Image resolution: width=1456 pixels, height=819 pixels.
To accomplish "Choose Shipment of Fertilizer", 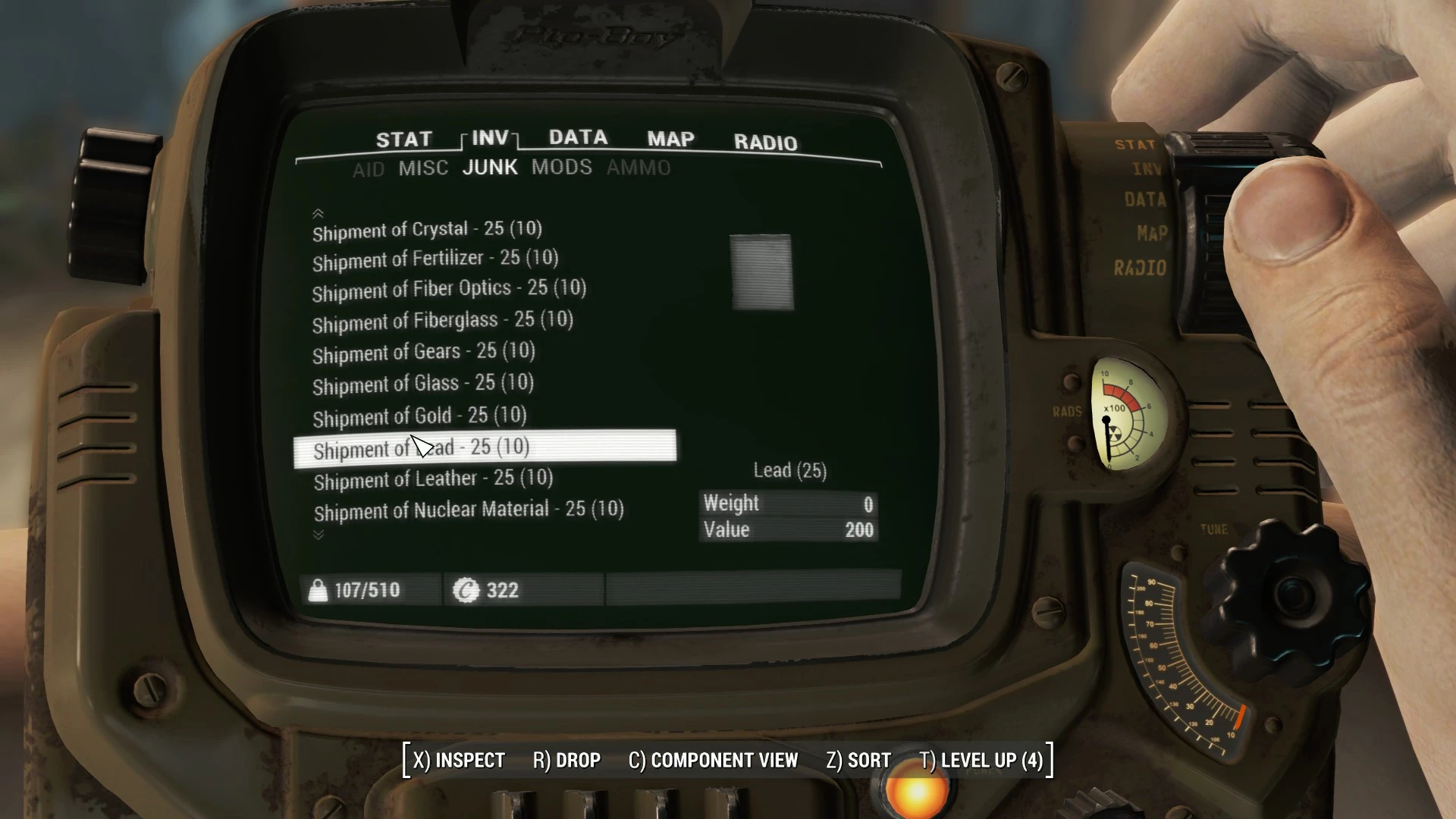I will 435,259.
